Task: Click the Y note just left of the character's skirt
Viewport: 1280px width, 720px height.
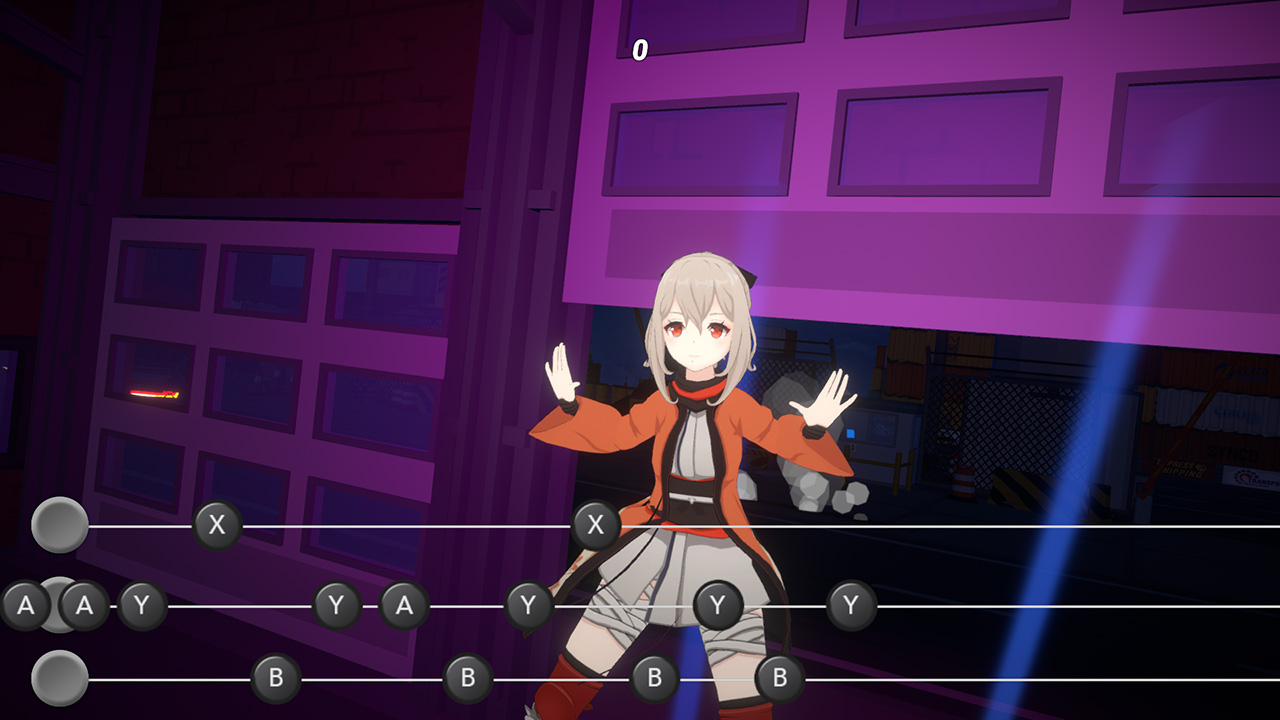Action: coord(527,605)
